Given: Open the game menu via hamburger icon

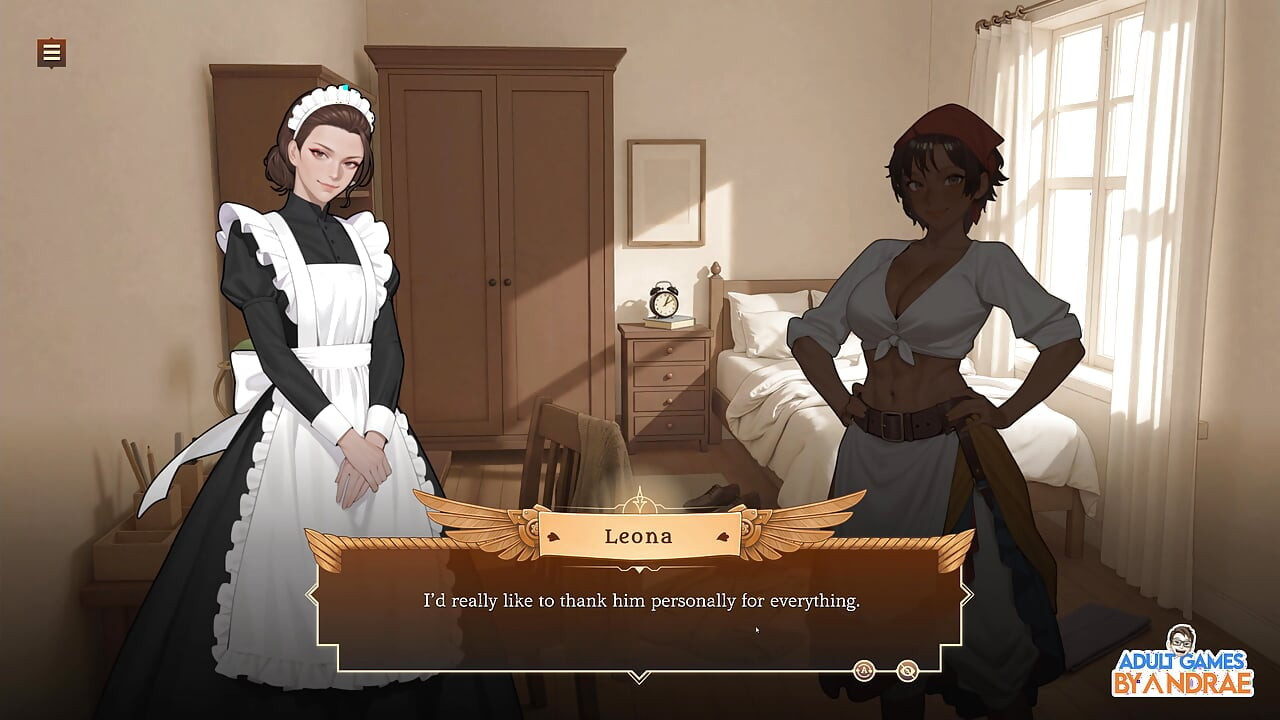Looking at the screenshot, I should coord(49,53).
